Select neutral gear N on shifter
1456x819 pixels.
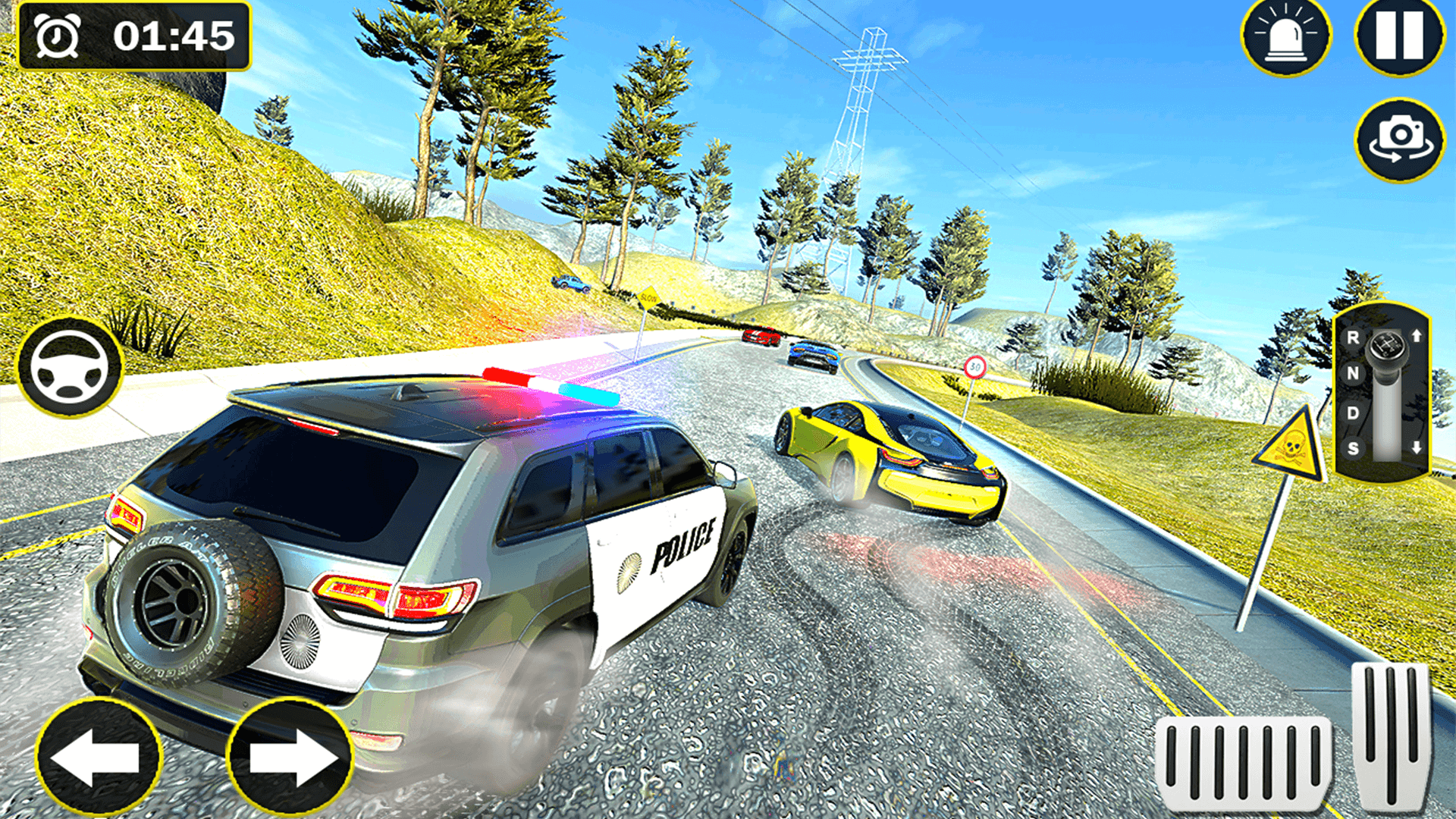(x=1354, y=373)
